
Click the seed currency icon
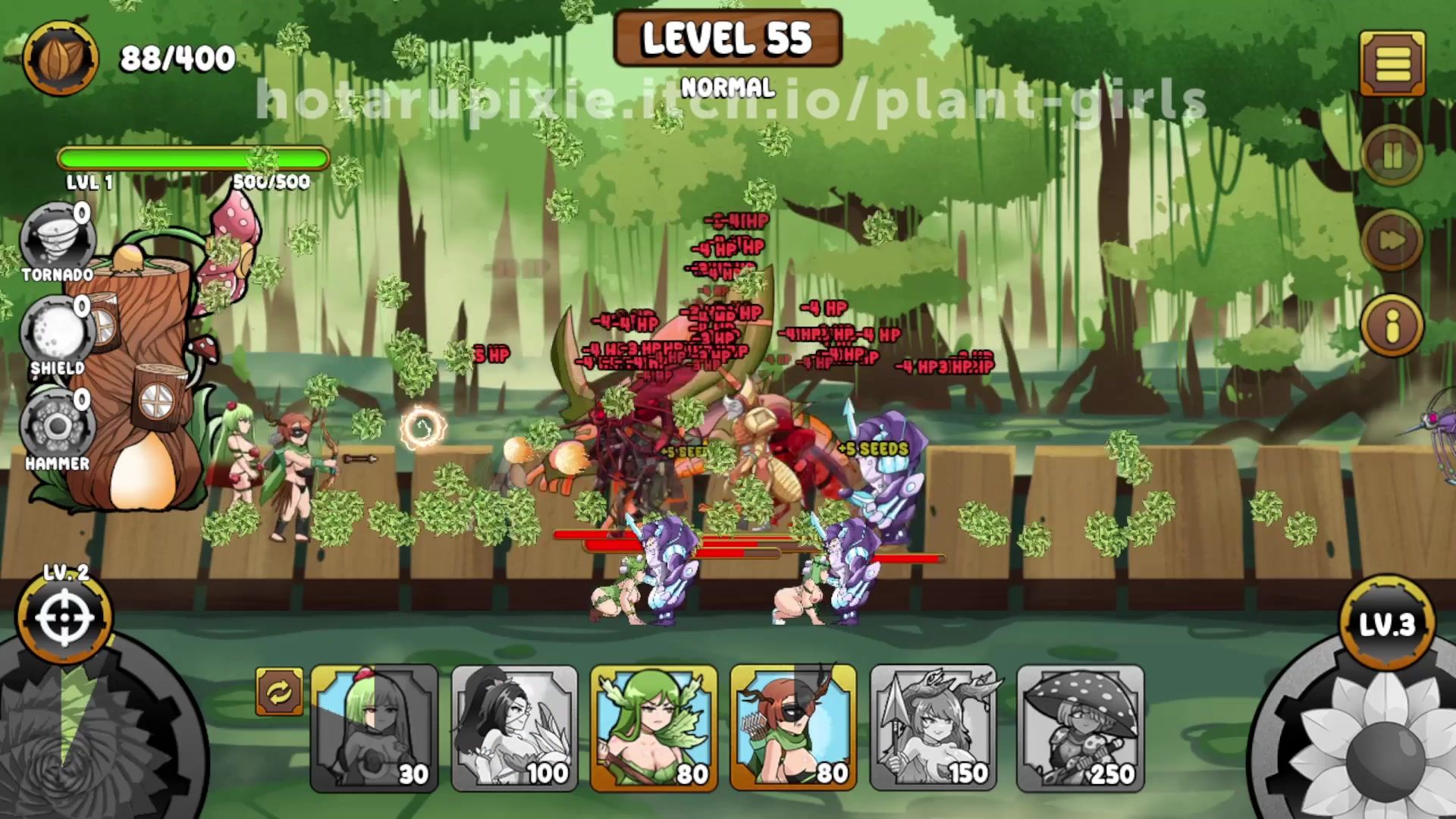coord(61,58)
